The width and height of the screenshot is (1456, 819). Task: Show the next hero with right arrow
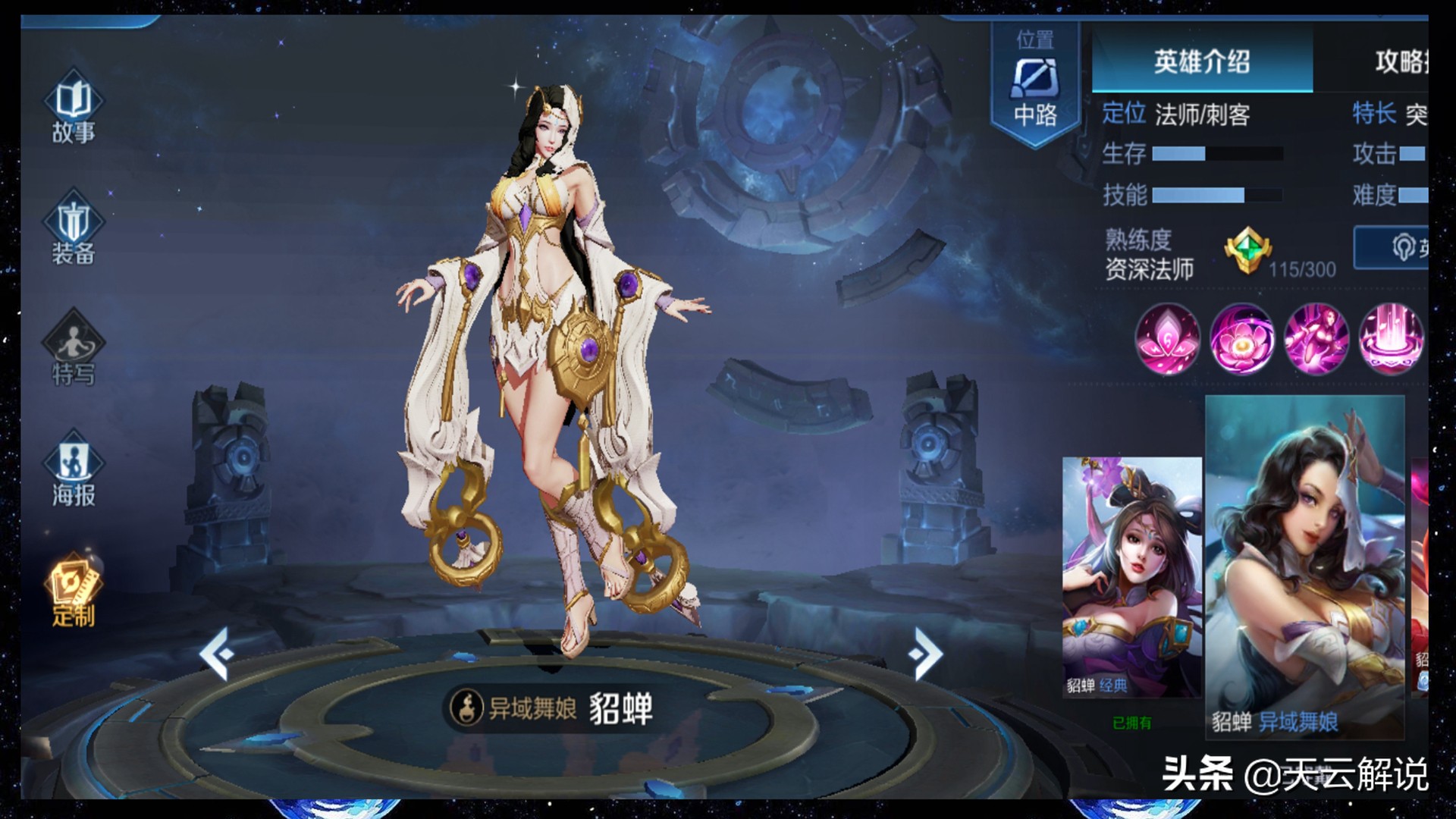point(925,653)
